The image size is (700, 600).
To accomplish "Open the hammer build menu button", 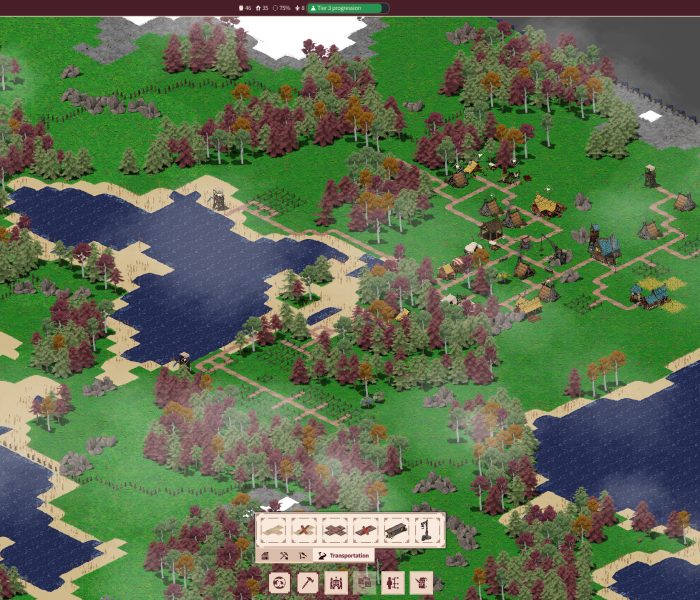I will click(308, 582).
